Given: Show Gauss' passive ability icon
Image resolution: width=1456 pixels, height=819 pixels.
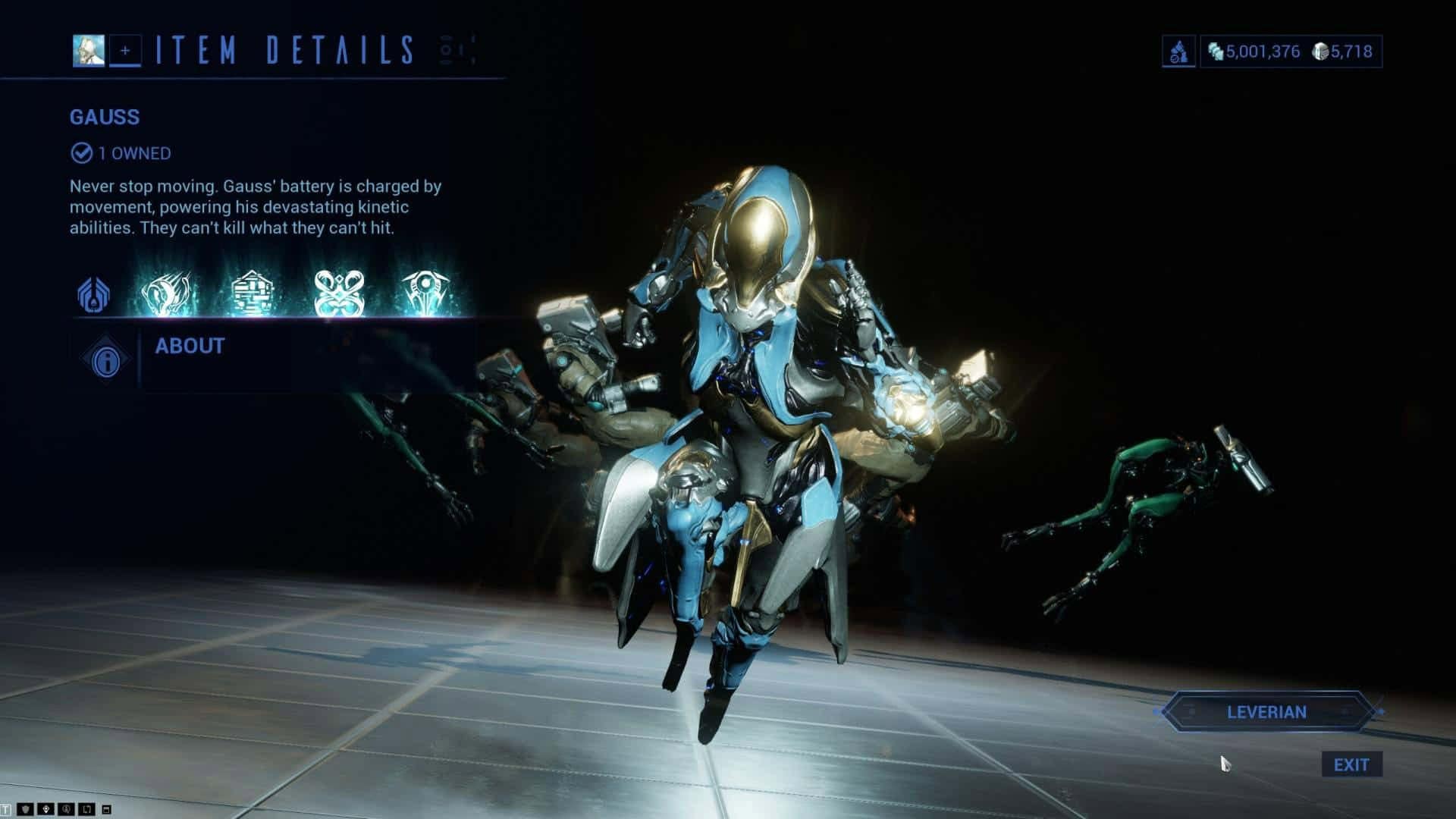Looking at the screenshot, I should coord(94,294).
